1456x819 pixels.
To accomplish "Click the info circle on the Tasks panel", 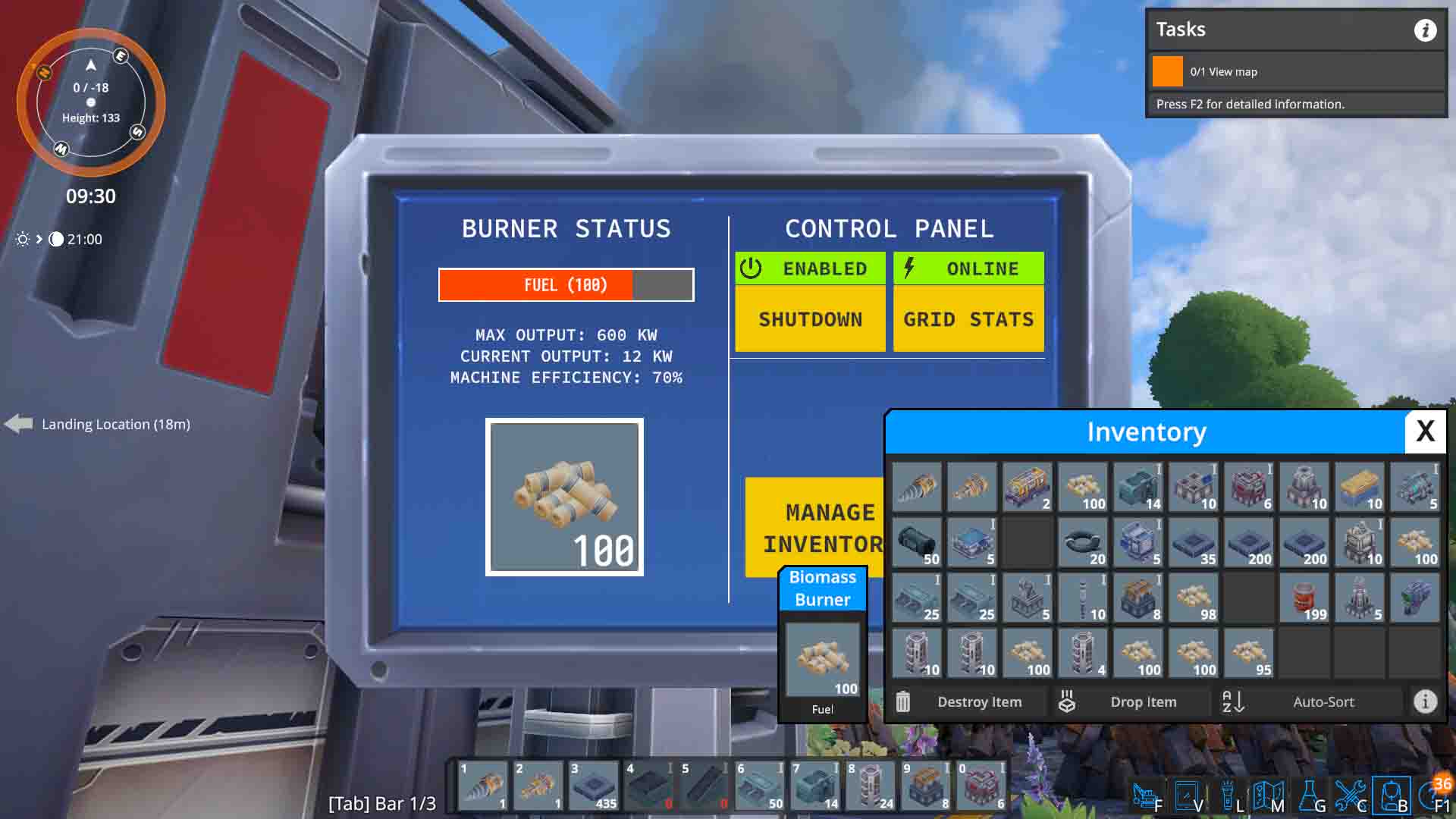I will point(1425,30).
